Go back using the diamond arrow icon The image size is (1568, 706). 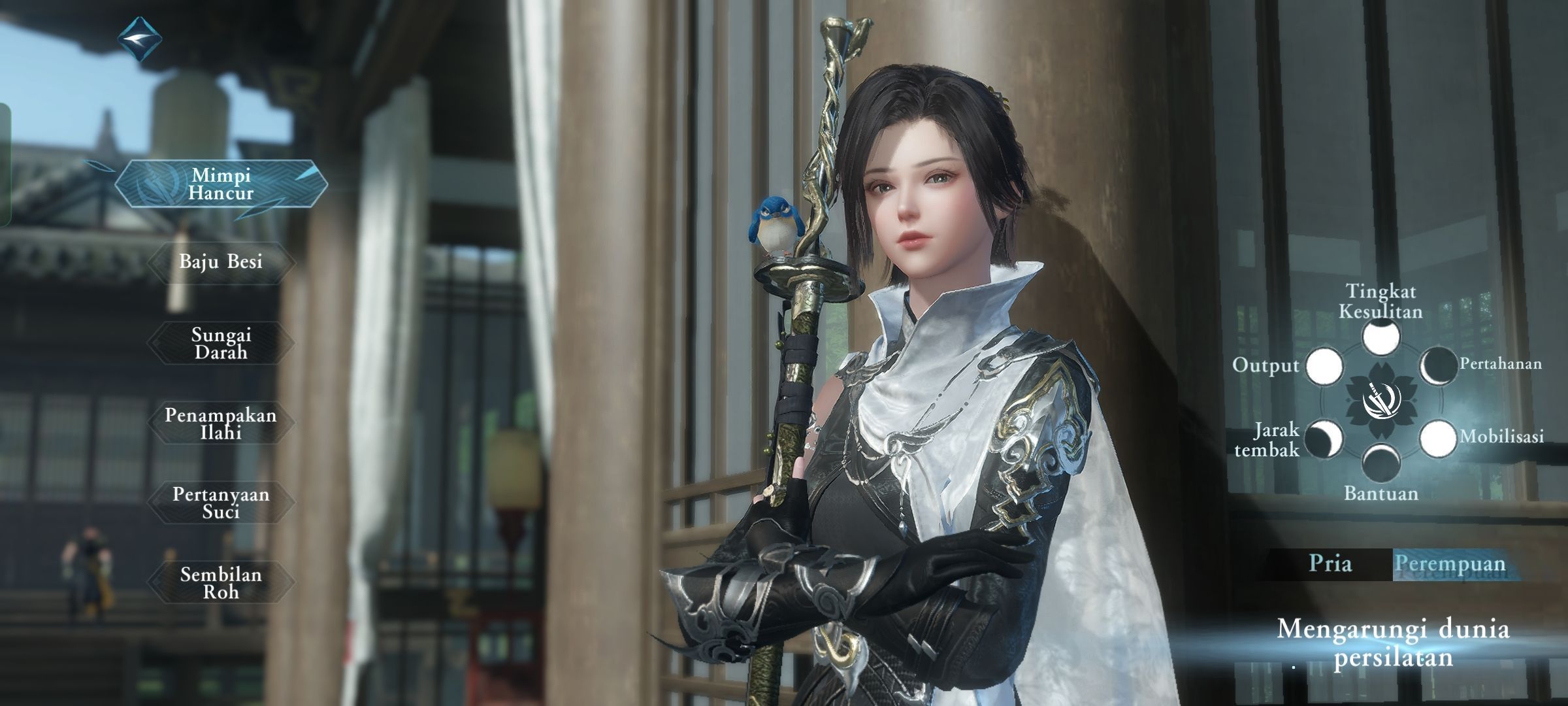pyautogui.click(x=140, y=39)
